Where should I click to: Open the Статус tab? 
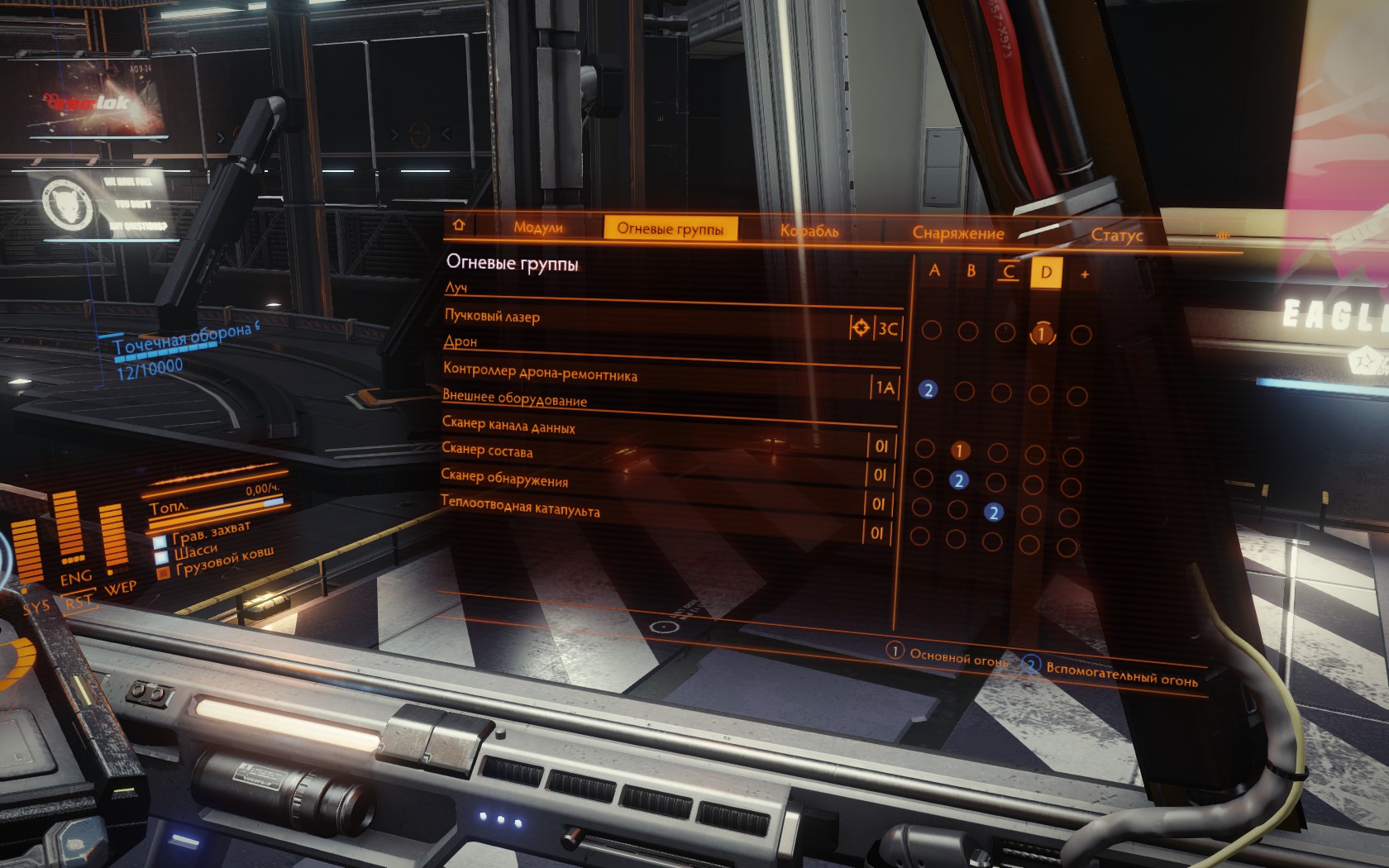point(1116,236)
